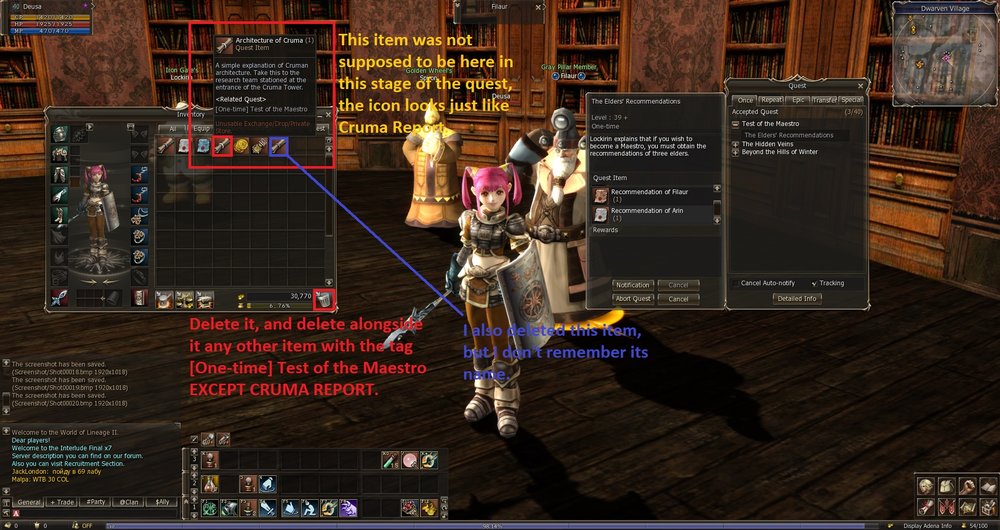Abort the current quest
The height and width of the screenshot is (530, 1000).
(633, 298)
